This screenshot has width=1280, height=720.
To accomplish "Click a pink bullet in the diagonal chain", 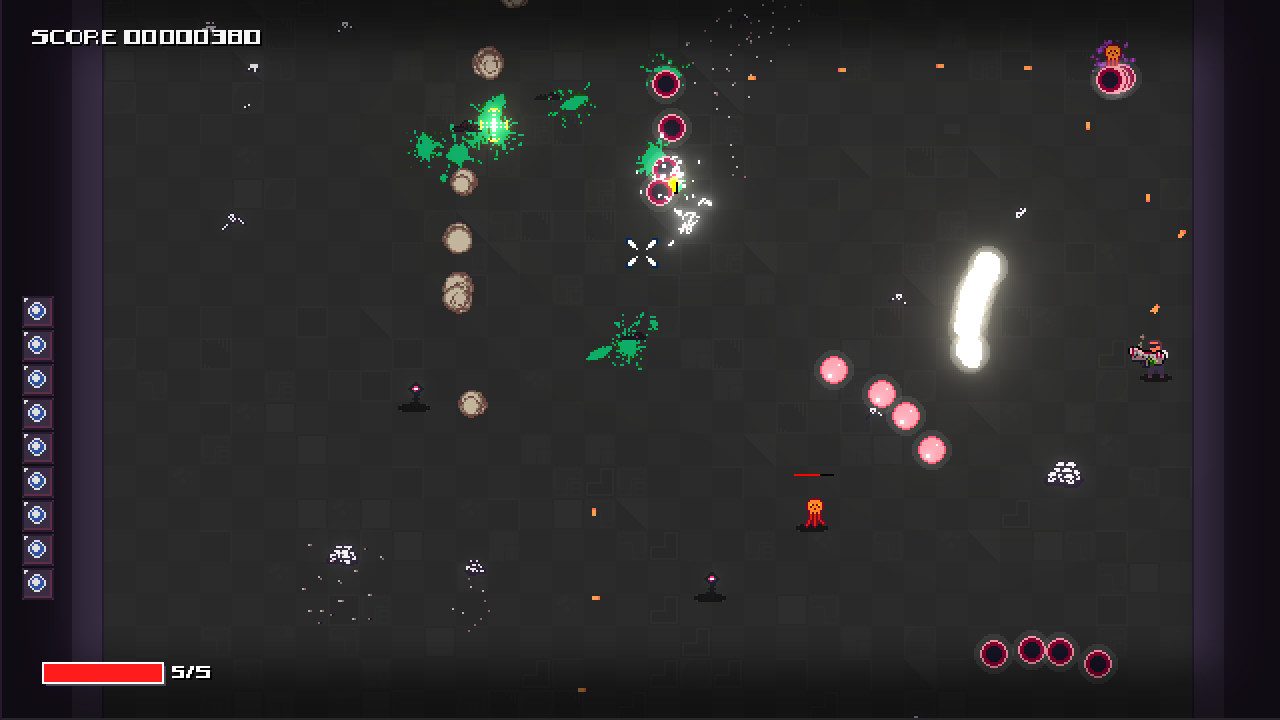I will [x=881, y=394].
